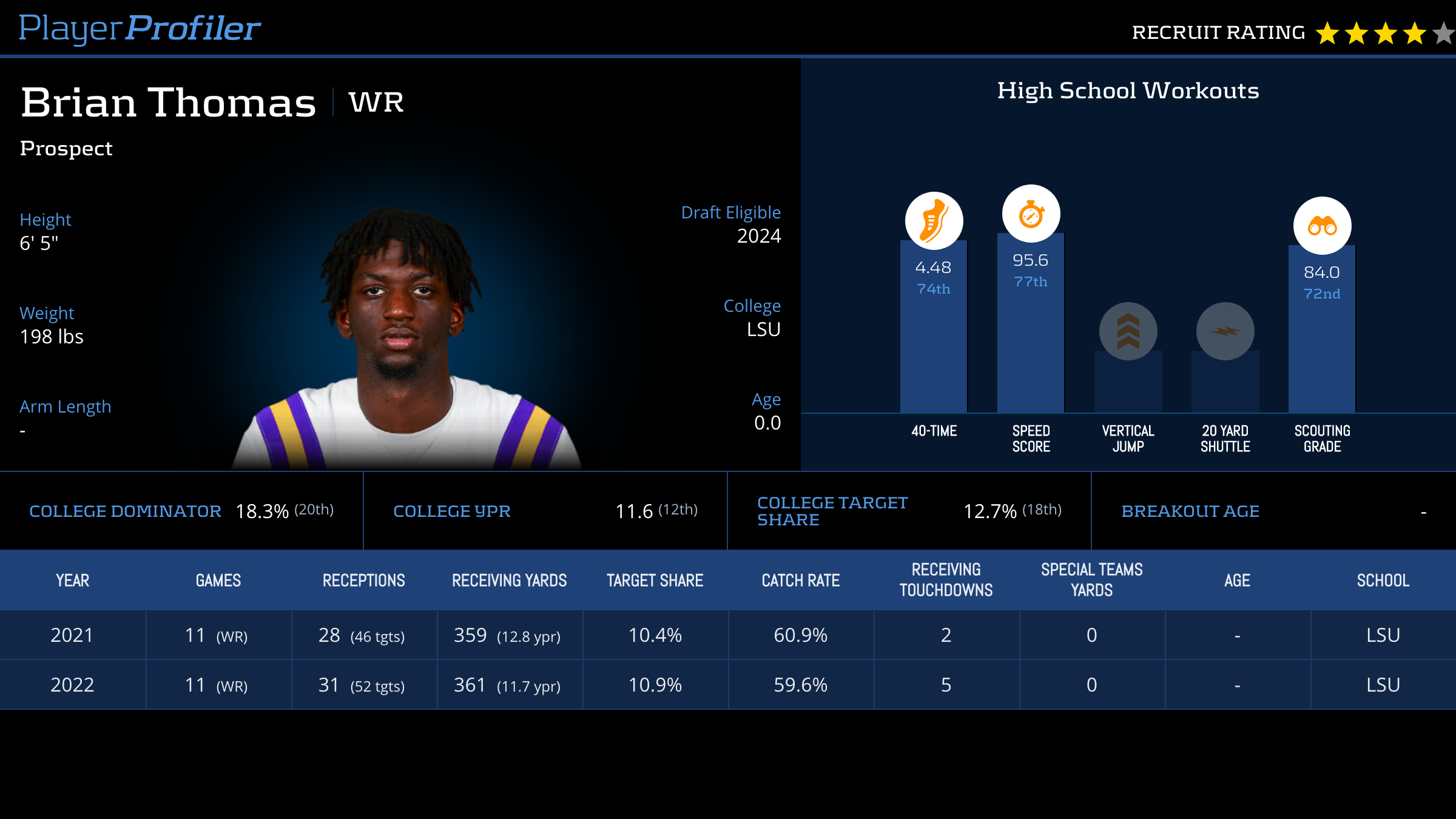
Task: Show the College Target Share tile
Action: (x=909, y=511)
